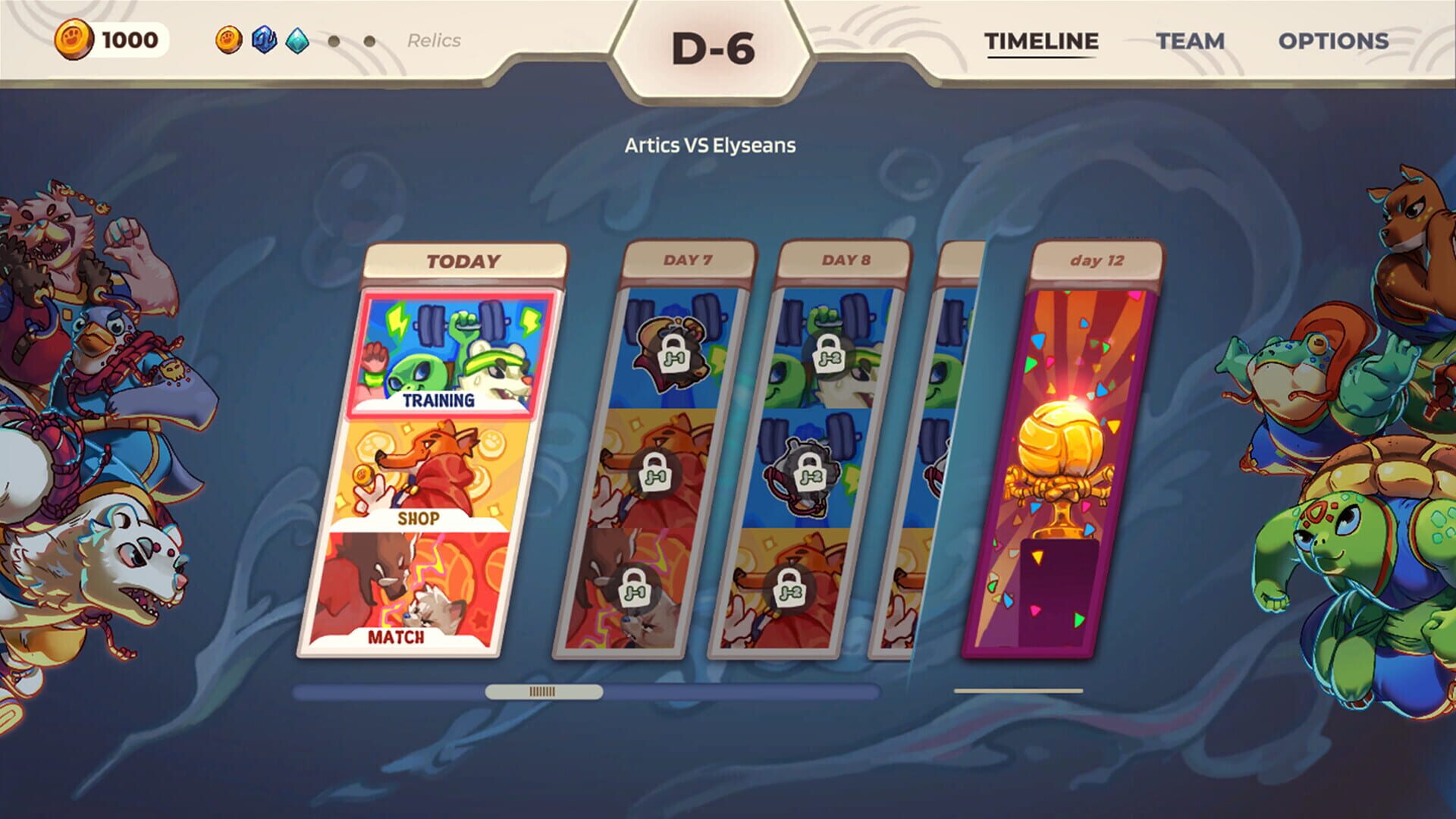The height and width of the screenshot is (819, 1456).
Task: Switch to the TEAM tab
Action: (x=1191, y=42)
